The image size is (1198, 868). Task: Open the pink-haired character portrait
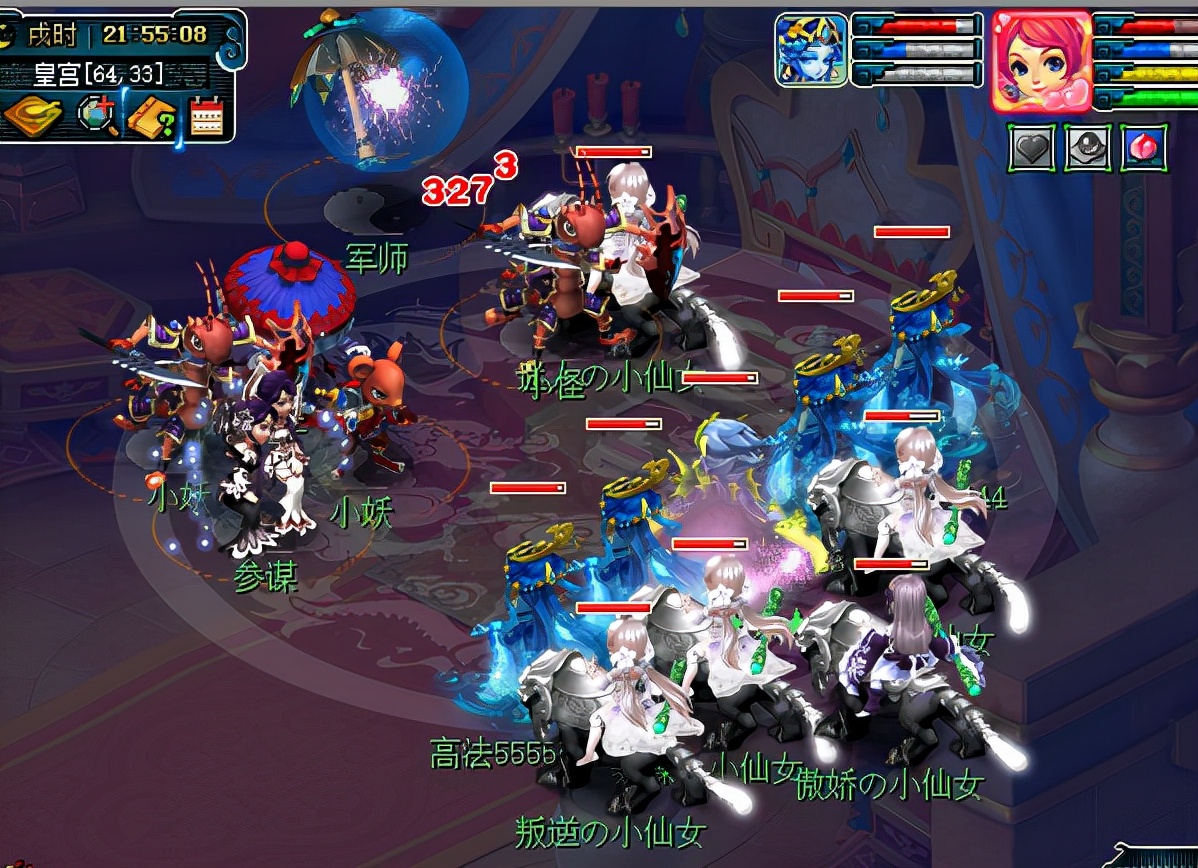(x=1040, y=60)
